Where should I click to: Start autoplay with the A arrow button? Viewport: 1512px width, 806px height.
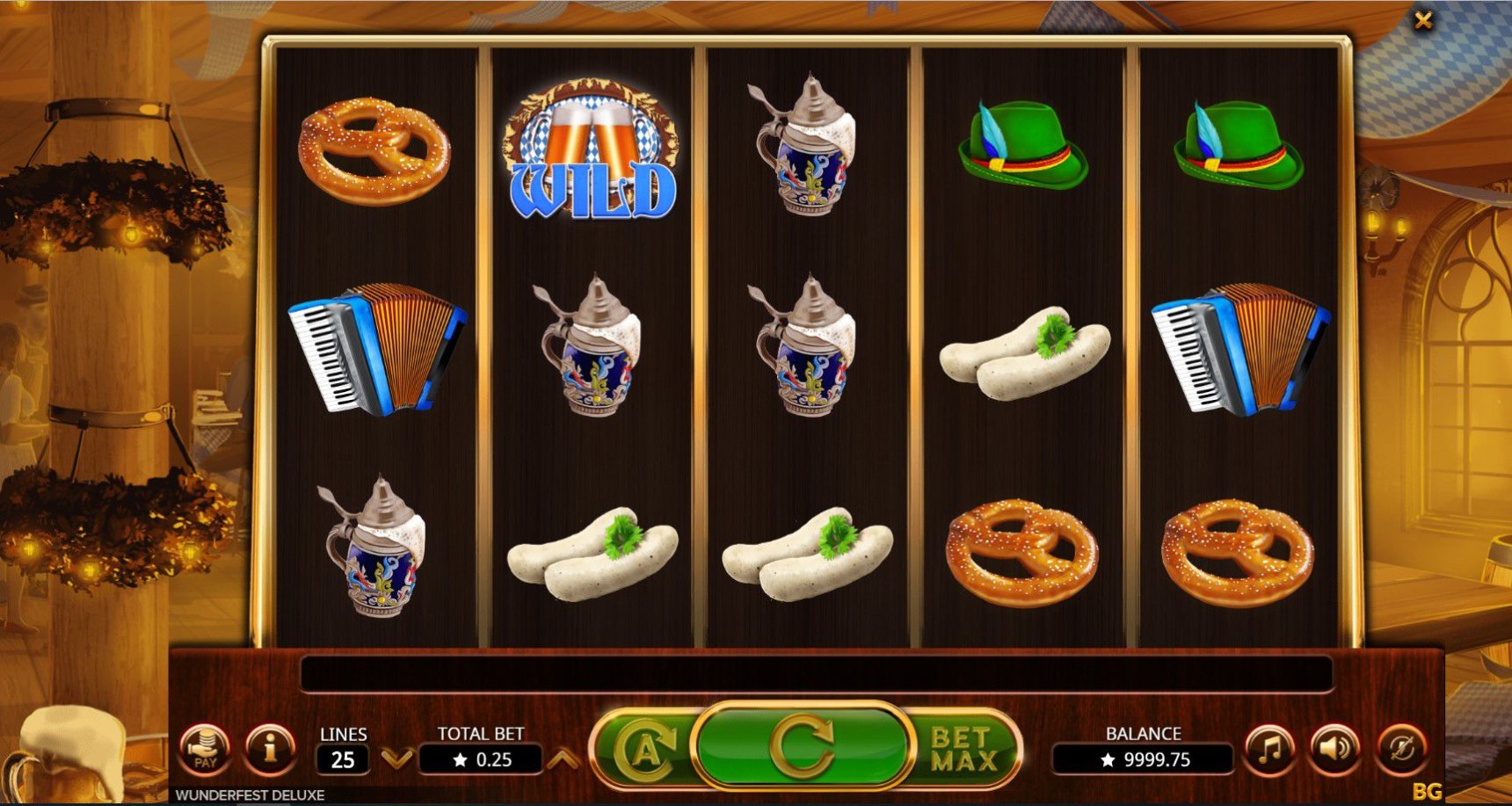pos(644,750)
